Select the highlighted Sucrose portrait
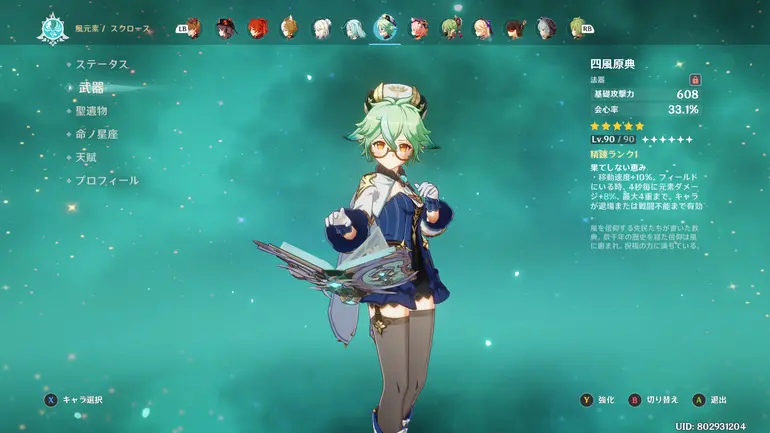The image size is (770, 433). (x=385, y=28)
